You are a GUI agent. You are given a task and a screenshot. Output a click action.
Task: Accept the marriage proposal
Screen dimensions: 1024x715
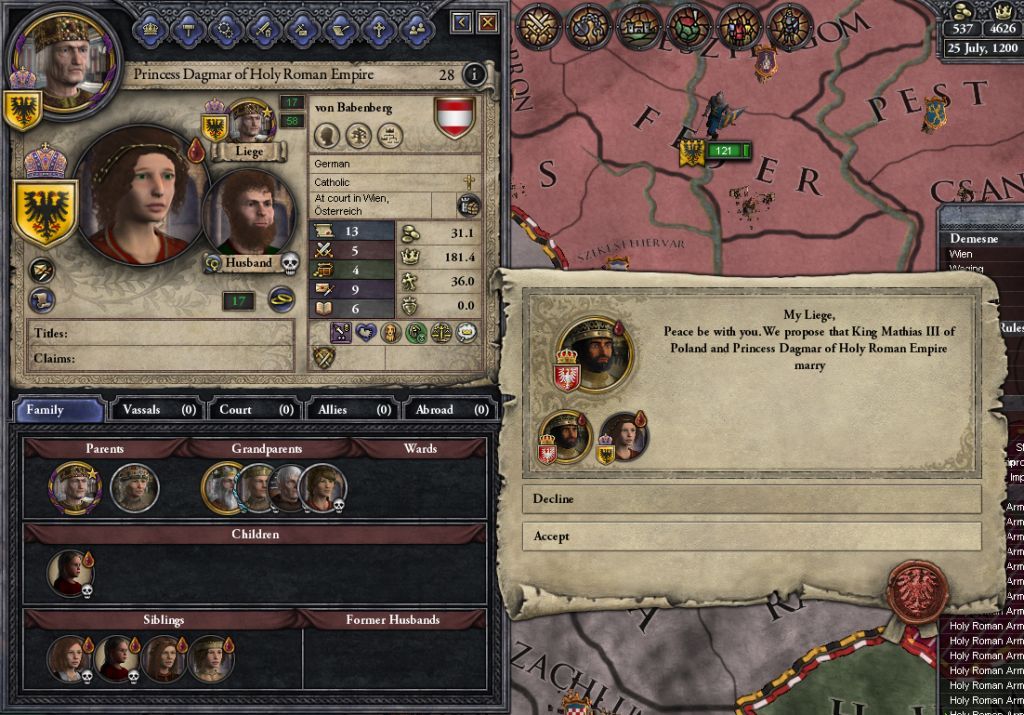(750, 536)
